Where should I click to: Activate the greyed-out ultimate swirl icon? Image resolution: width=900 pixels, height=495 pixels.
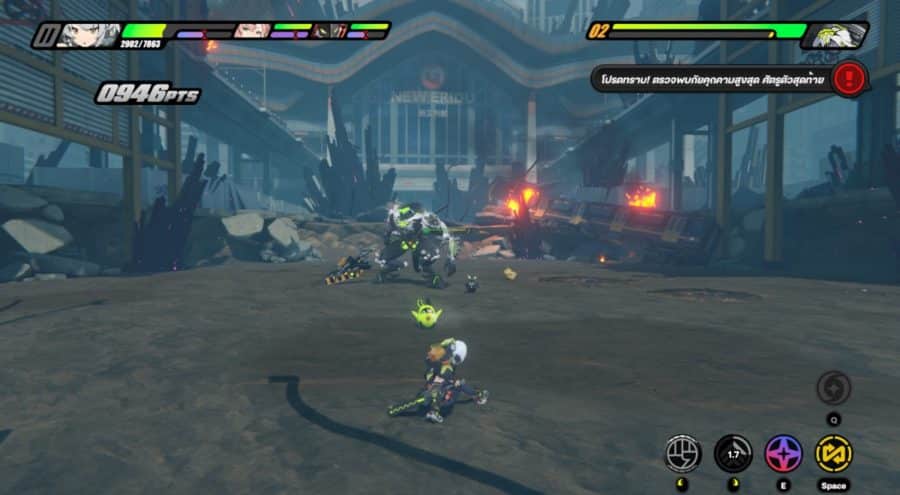coord(833,388)
